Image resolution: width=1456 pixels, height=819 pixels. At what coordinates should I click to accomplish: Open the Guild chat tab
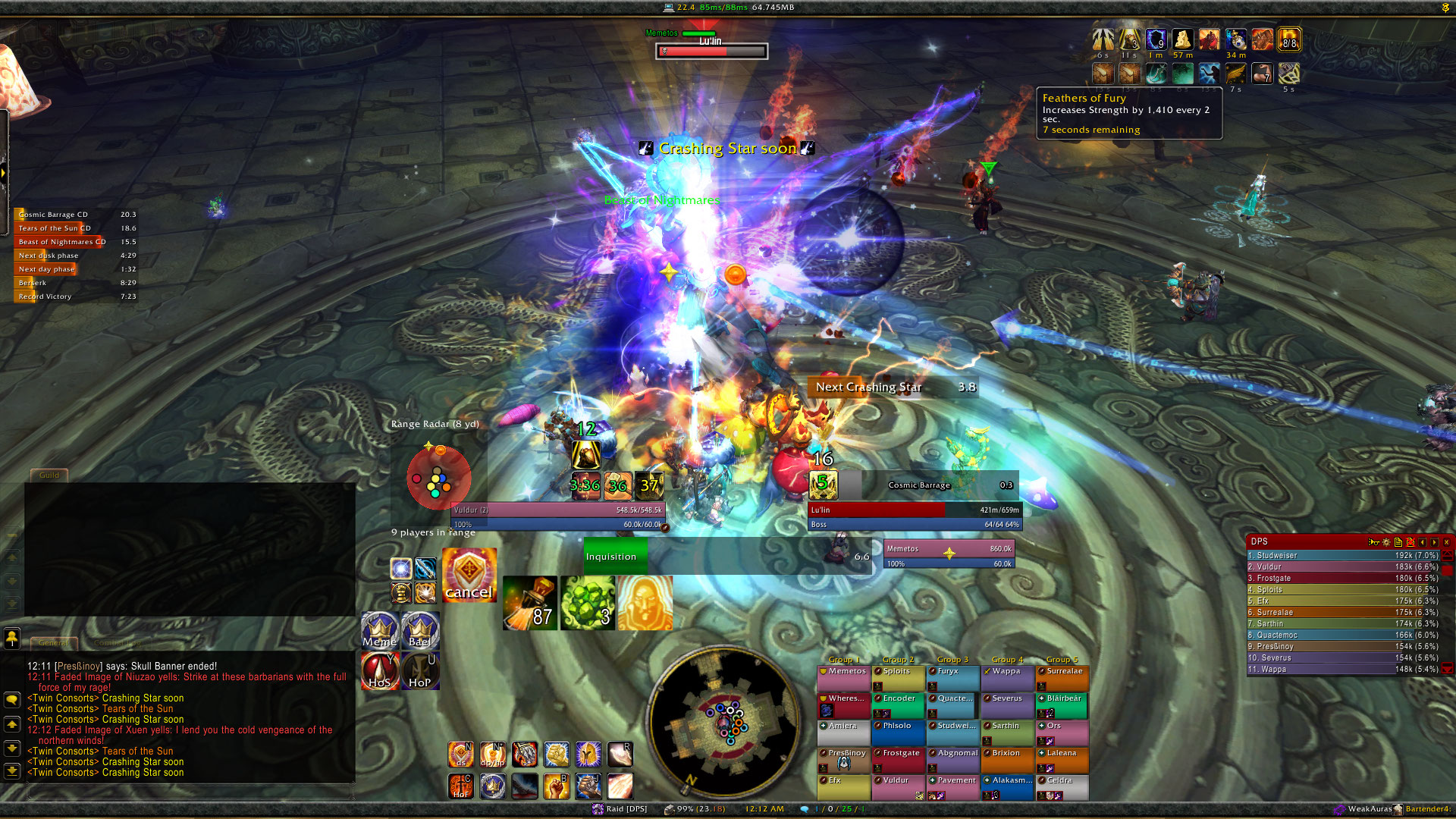tap(49, 475)
